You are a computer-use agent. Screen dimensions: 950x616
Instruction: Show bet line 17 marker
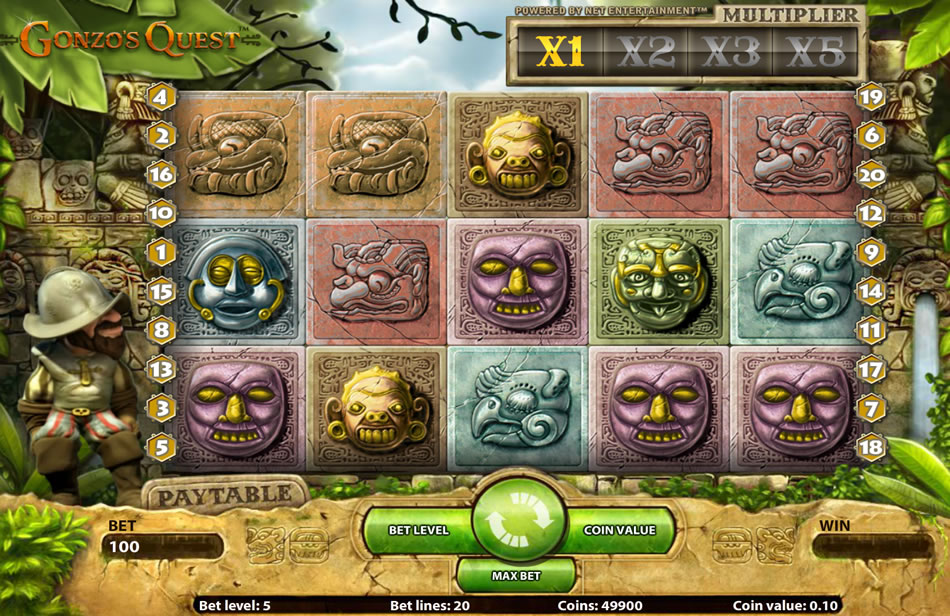tap(872, 369)
